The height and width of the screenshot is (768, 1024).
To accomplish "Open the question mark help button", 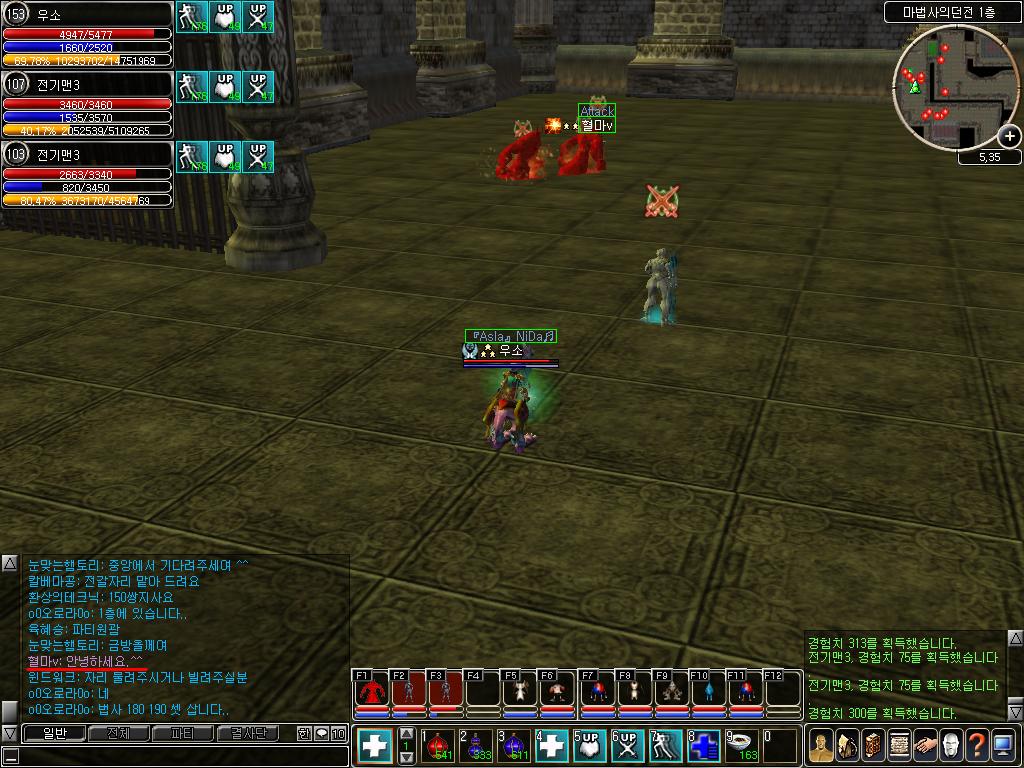I will click(x=976, y=746).
